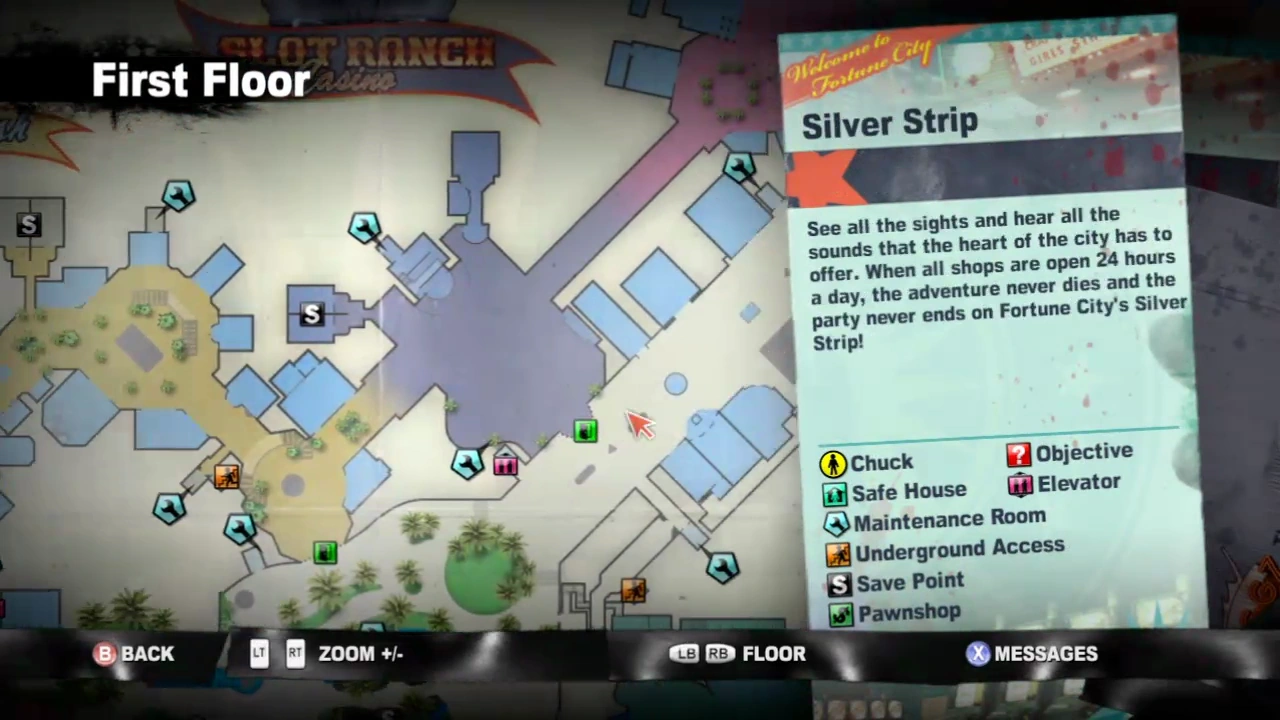The height and width of the screenshot is (720, 1280).
Task: Select the Objective icon in the legend
Action: coord(1018,452)
